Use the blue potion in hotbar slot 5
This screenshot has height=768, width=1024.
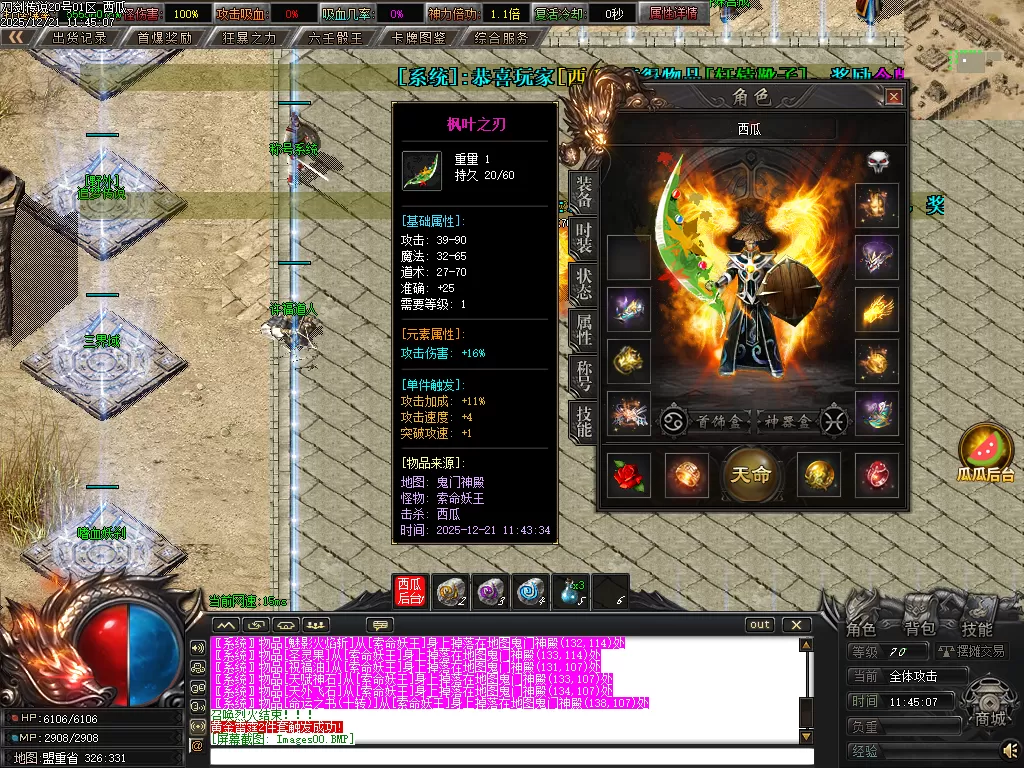coord(571,592)
